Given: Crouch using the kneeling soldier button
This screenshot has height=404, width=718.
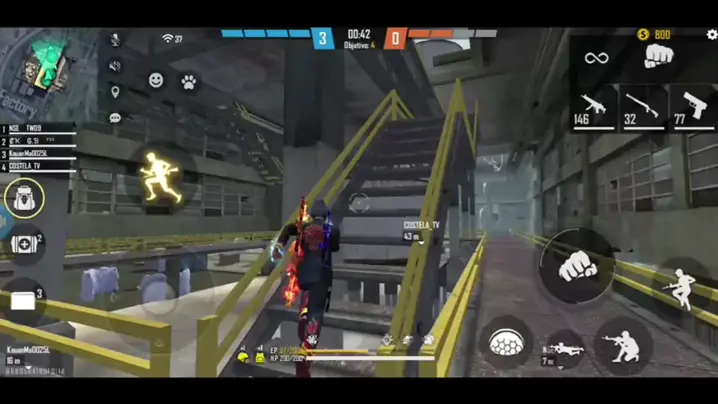Looking at the screenshot, I should 622,345.
